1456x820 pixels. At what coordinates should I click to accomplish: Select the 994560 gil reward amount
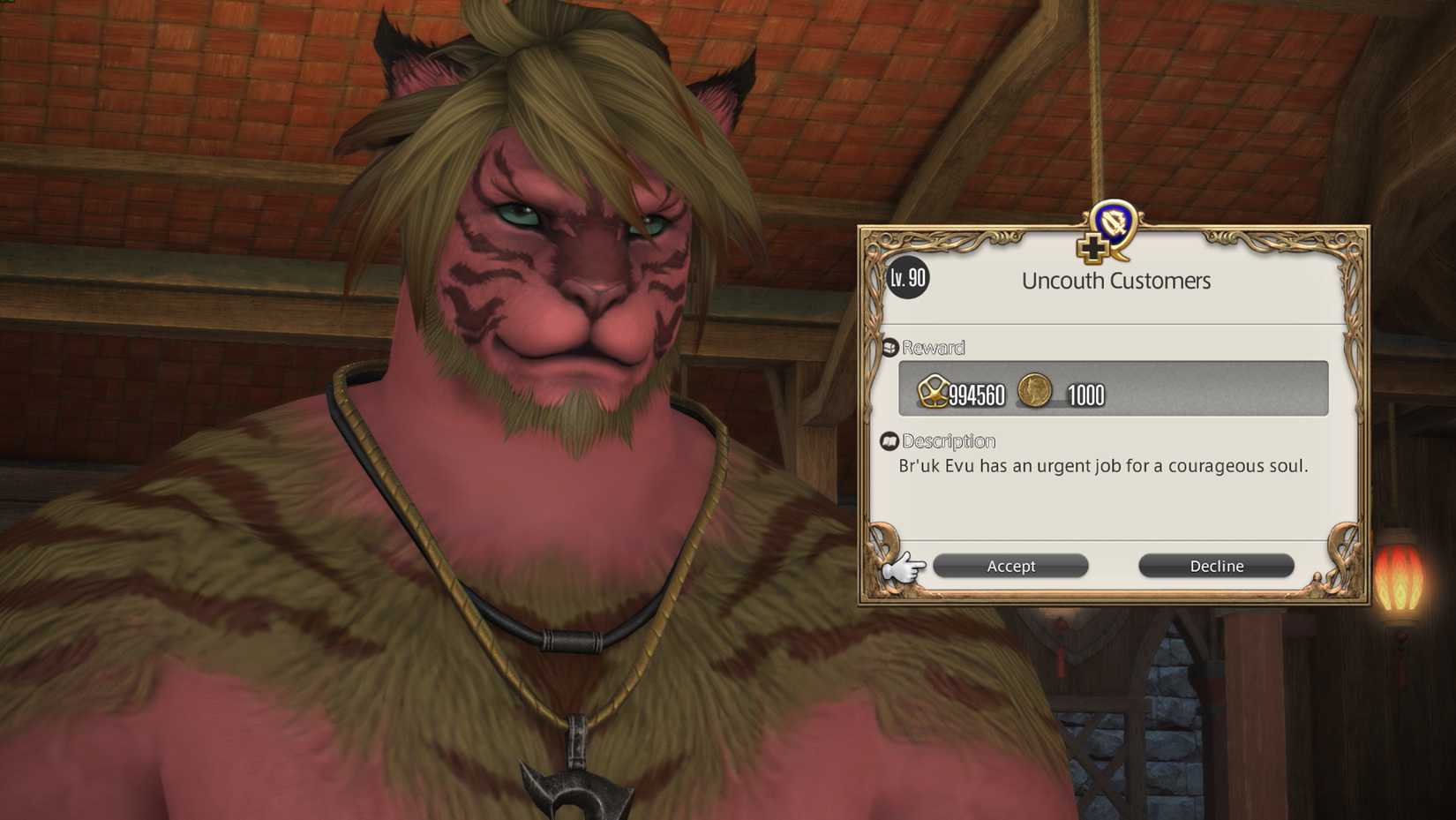pyautogui.click(x=975, y=396)
